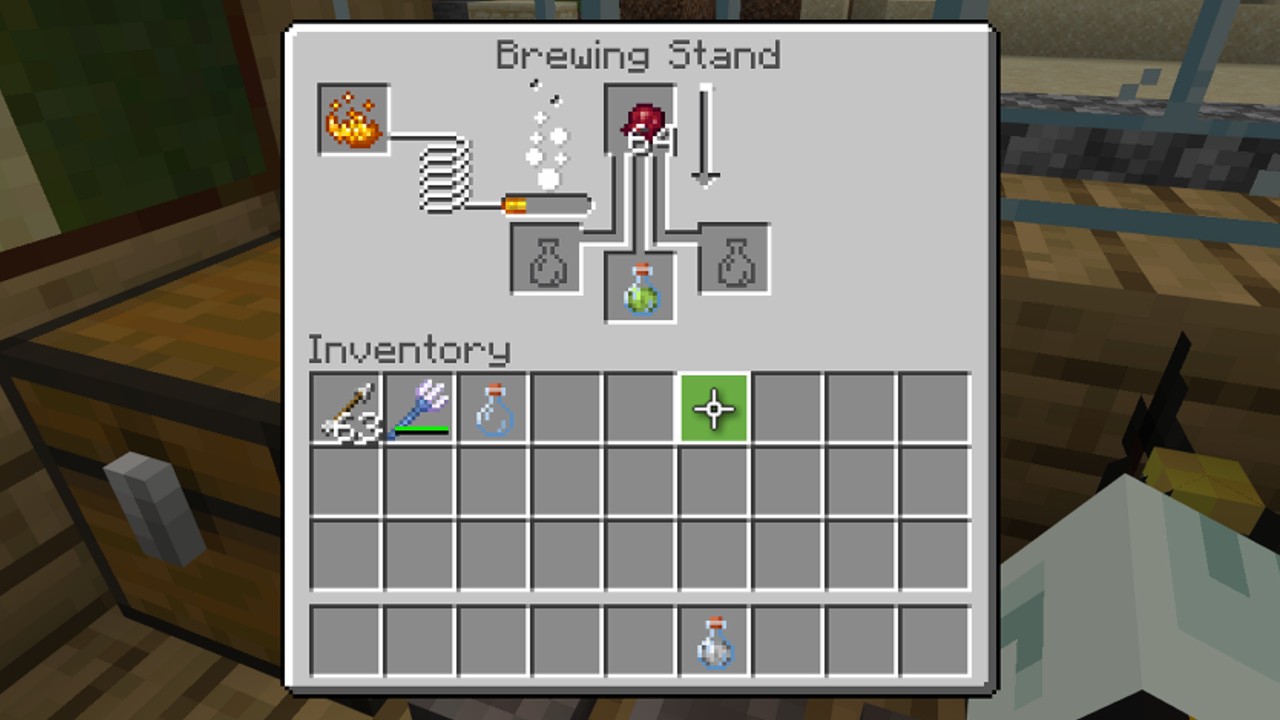Click the green highlighted crosshair slot

point(712,408)
